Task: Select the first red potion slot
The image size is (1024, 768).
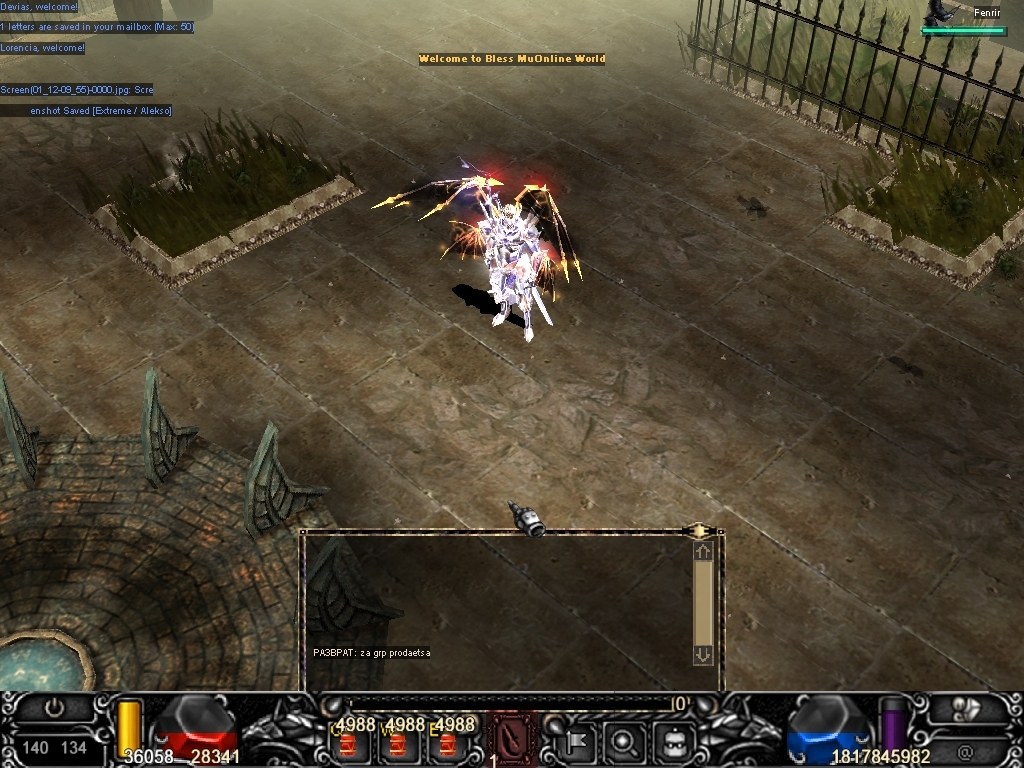Action: click(x=347, y=745)
